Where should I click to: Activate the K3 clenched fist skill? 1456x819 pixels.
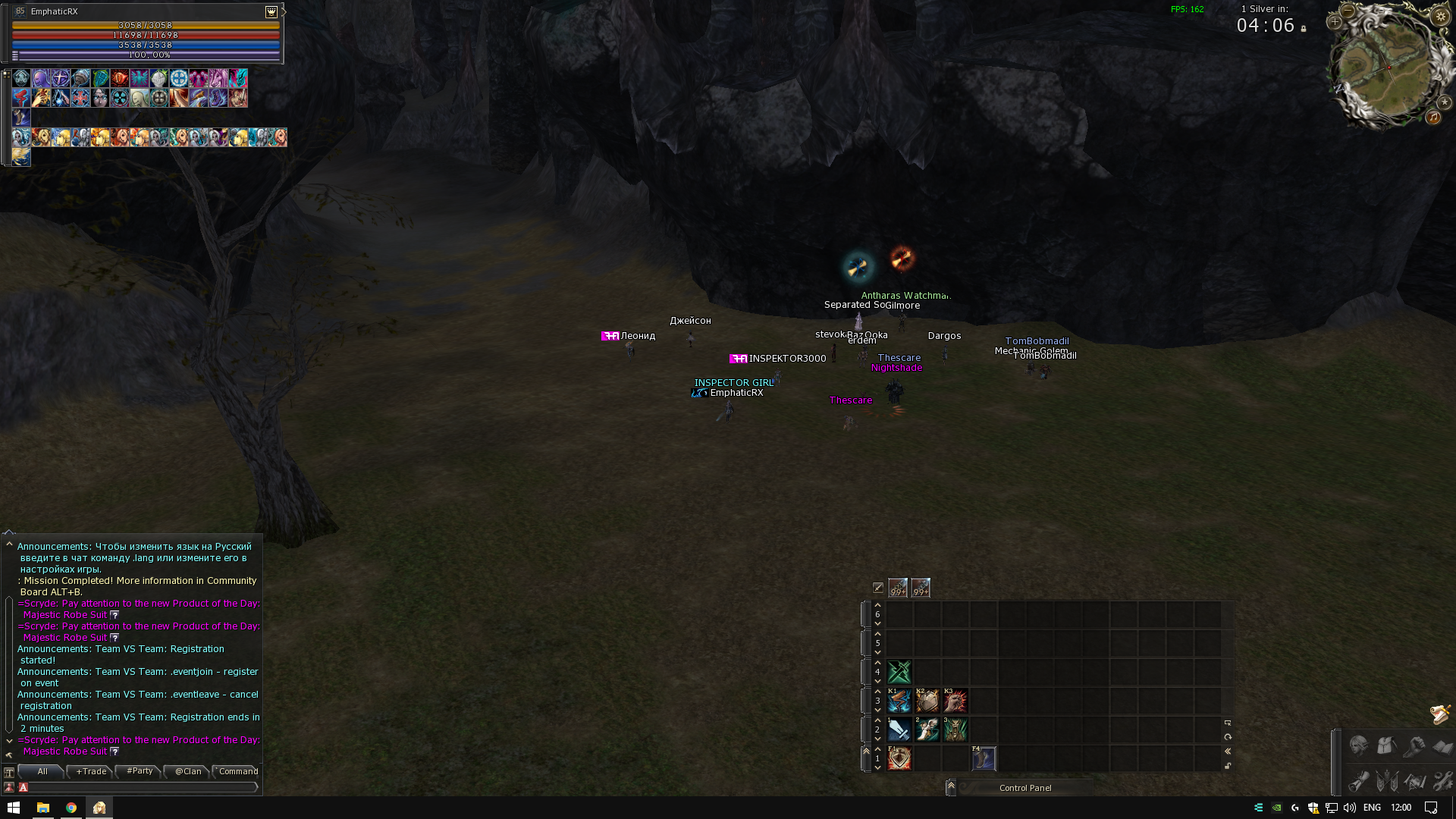coord(955,701)
